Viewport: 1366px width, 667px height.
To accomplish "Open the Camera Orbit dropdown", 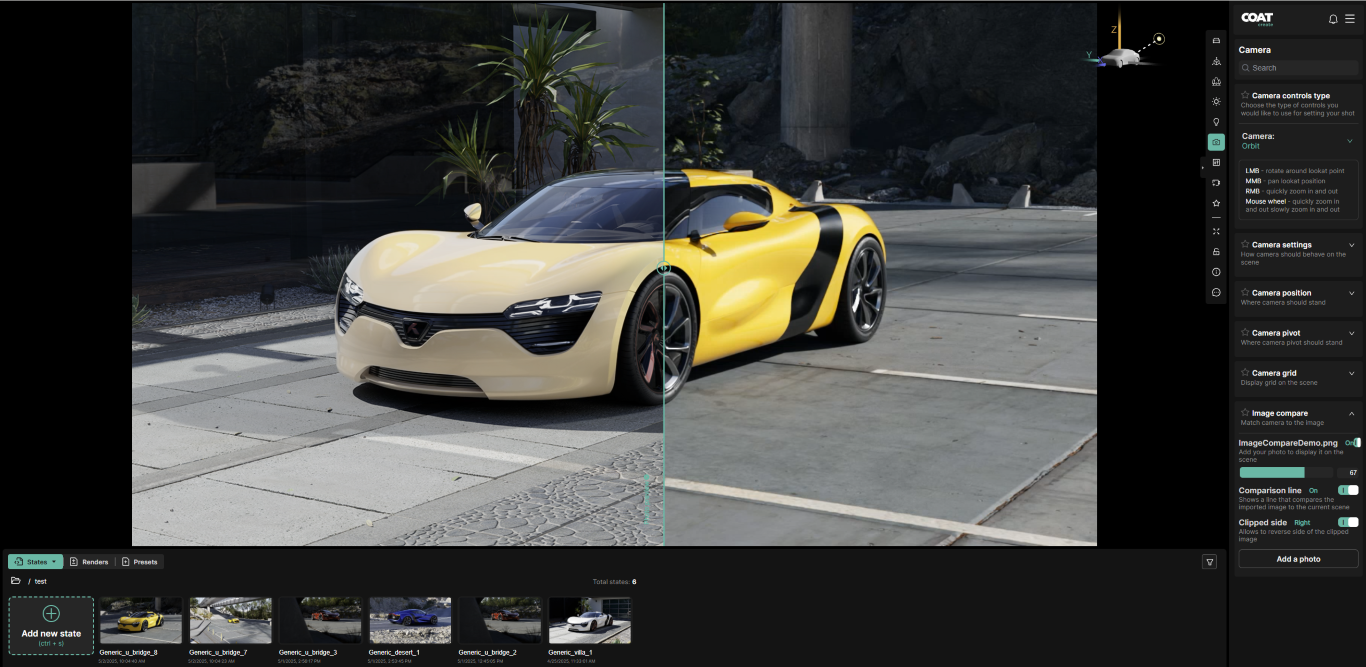I will (1298, 141).
